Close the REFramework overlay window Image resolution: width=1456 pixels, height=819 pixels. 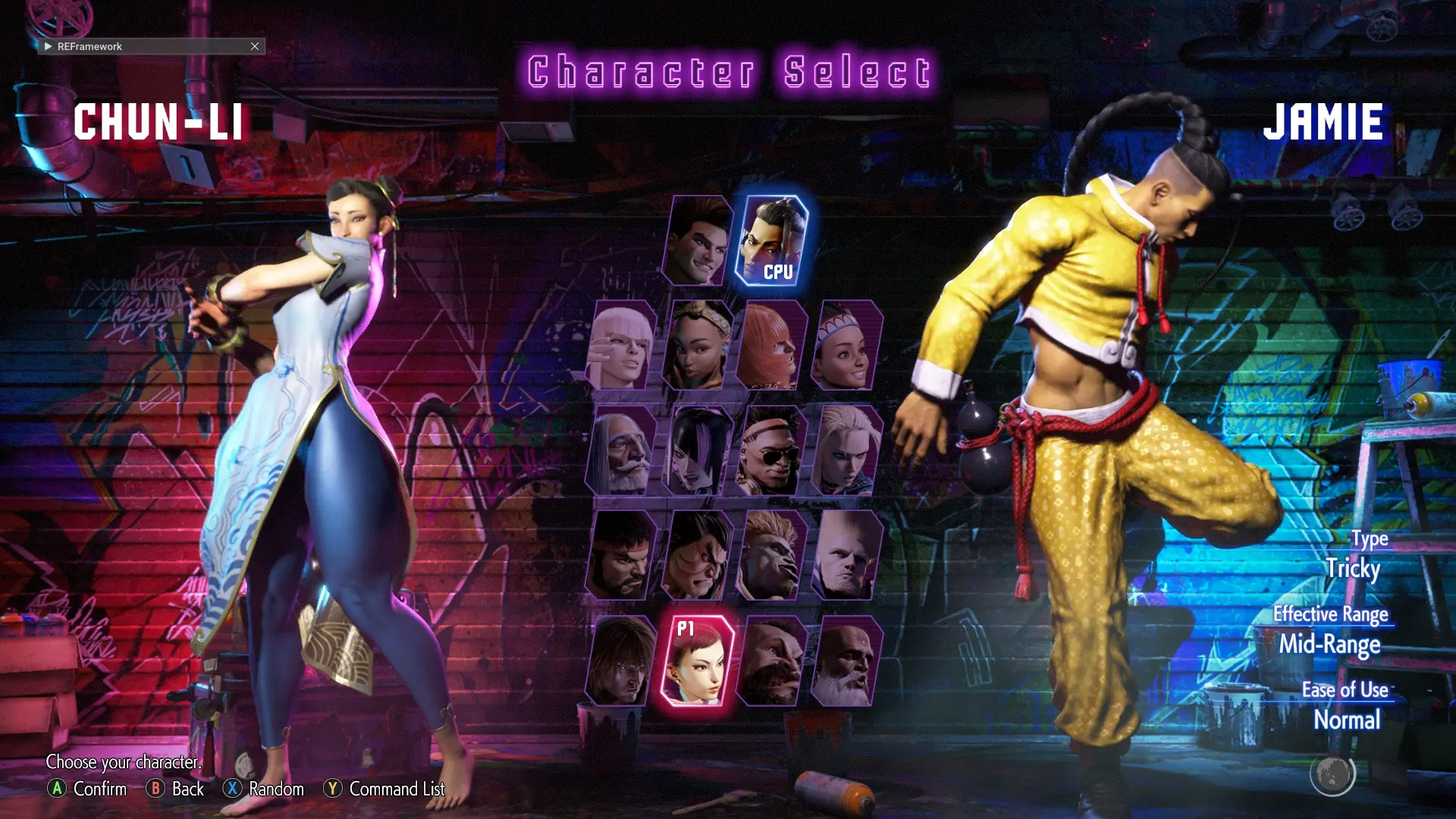point(255,46)
